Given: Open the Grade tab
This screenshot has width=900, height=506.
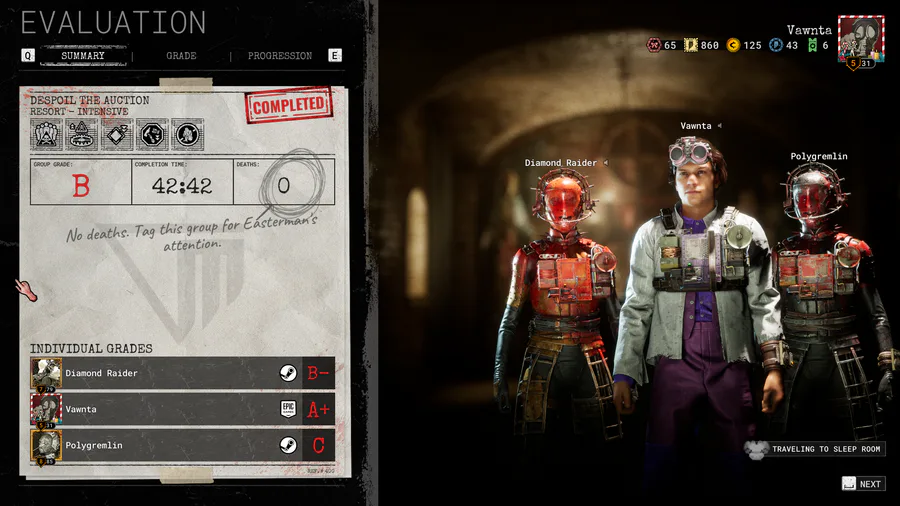Looking at the screenshot, I should [181, 56].
